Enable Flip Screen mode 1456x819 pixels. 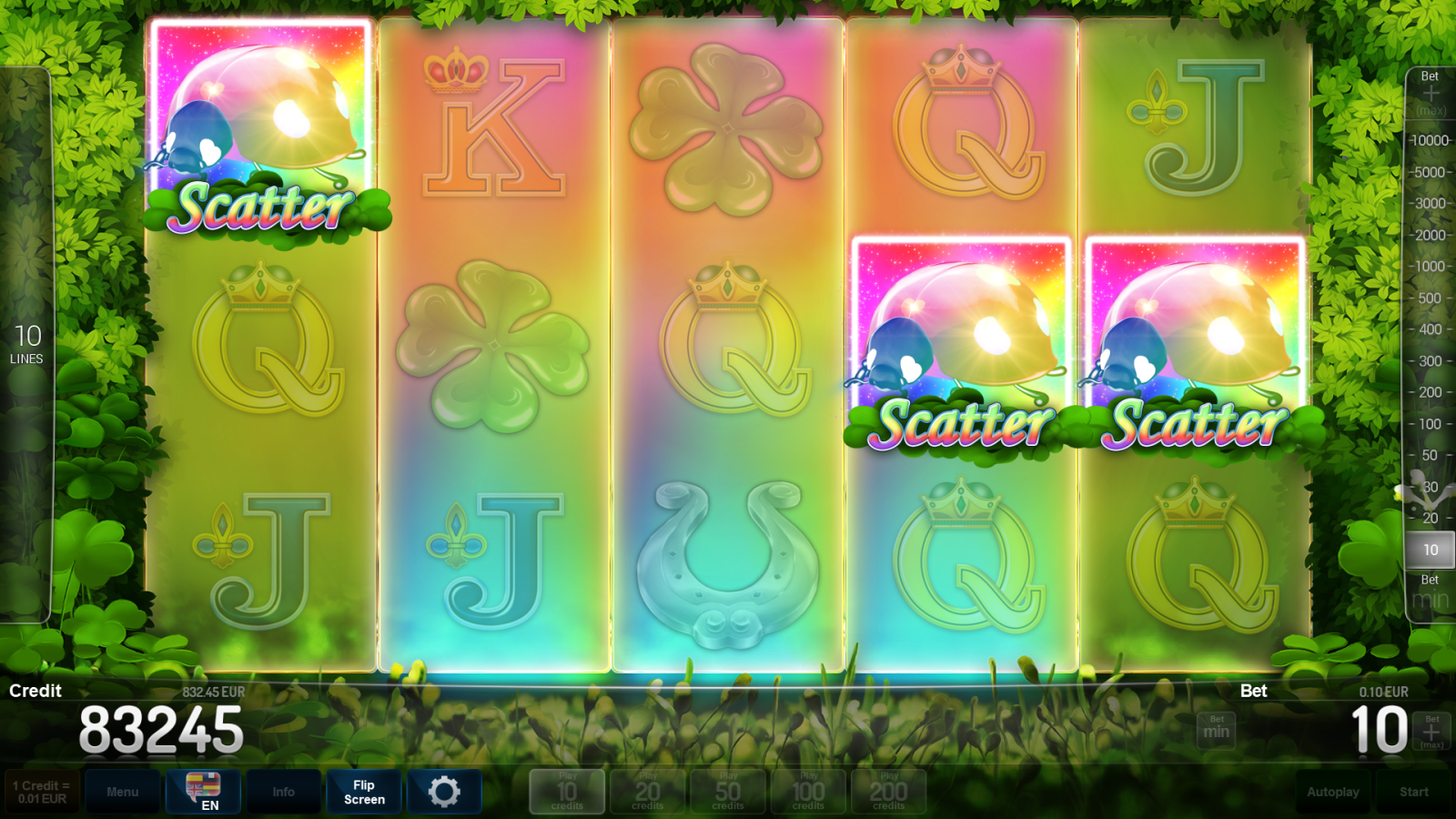[363, 791]
